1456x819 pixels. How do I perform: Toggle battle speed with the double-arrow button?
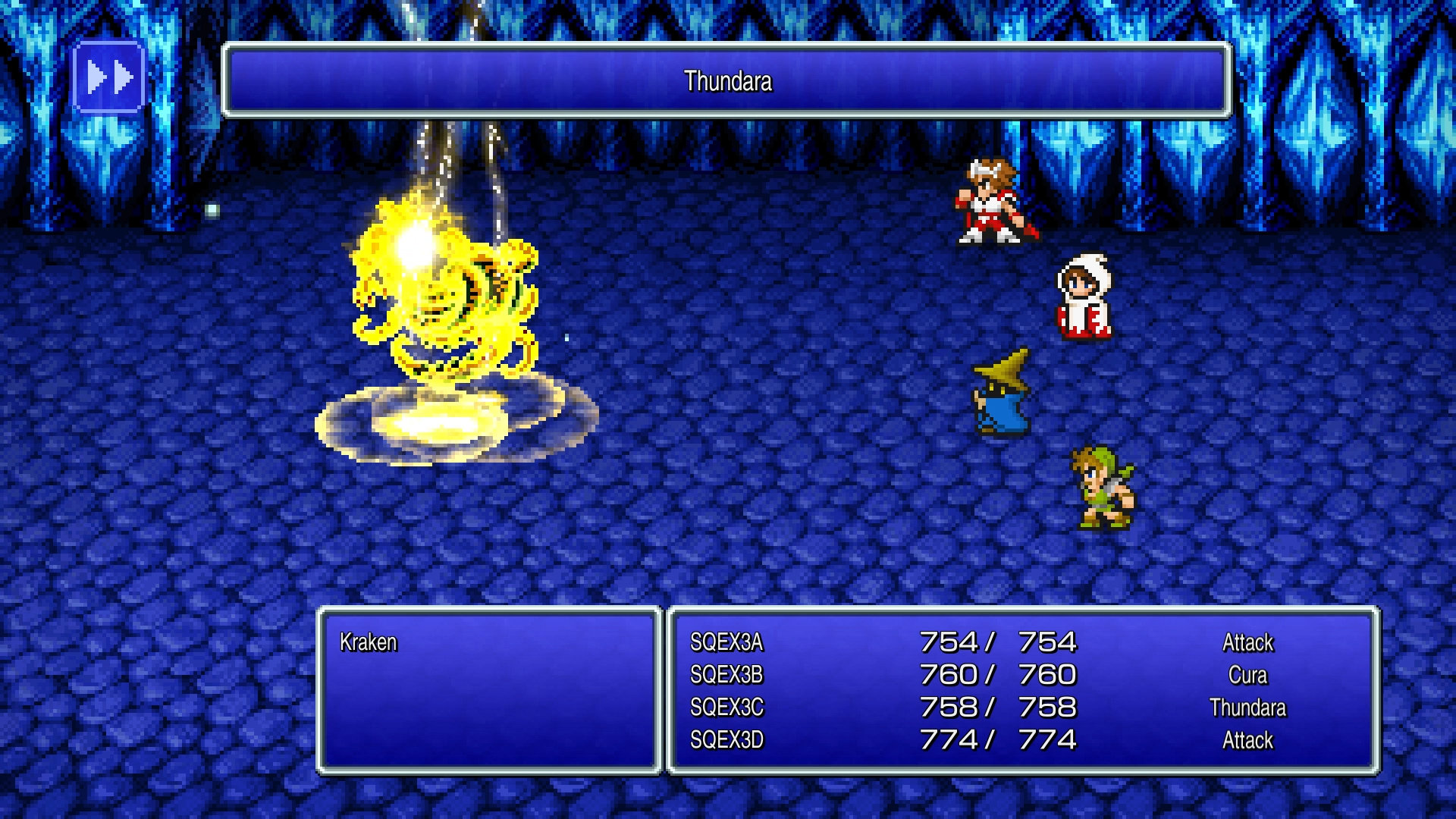coord(110,75)
